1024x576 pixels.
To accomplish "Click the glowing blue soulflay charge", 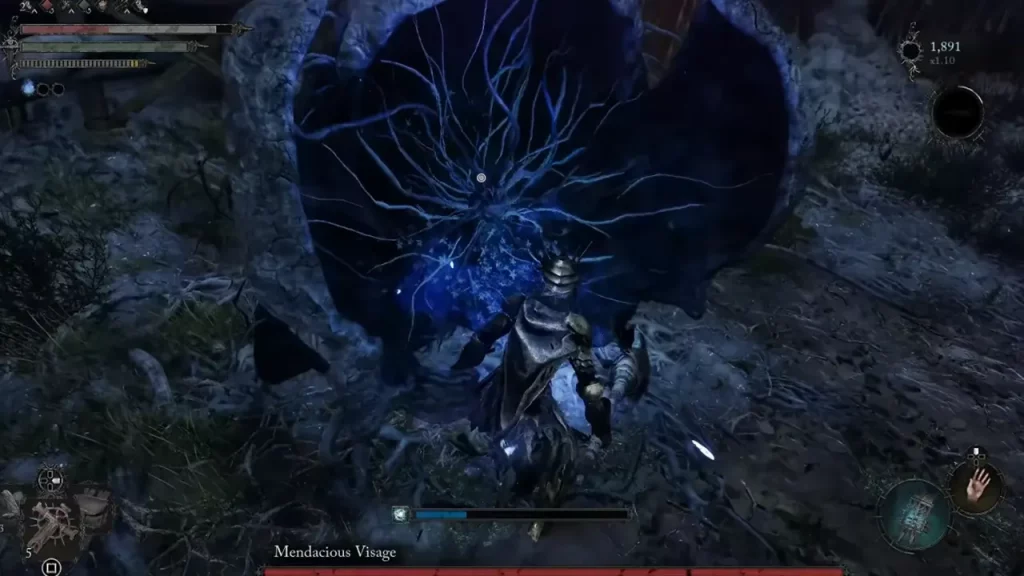I will tap(28, 88).
